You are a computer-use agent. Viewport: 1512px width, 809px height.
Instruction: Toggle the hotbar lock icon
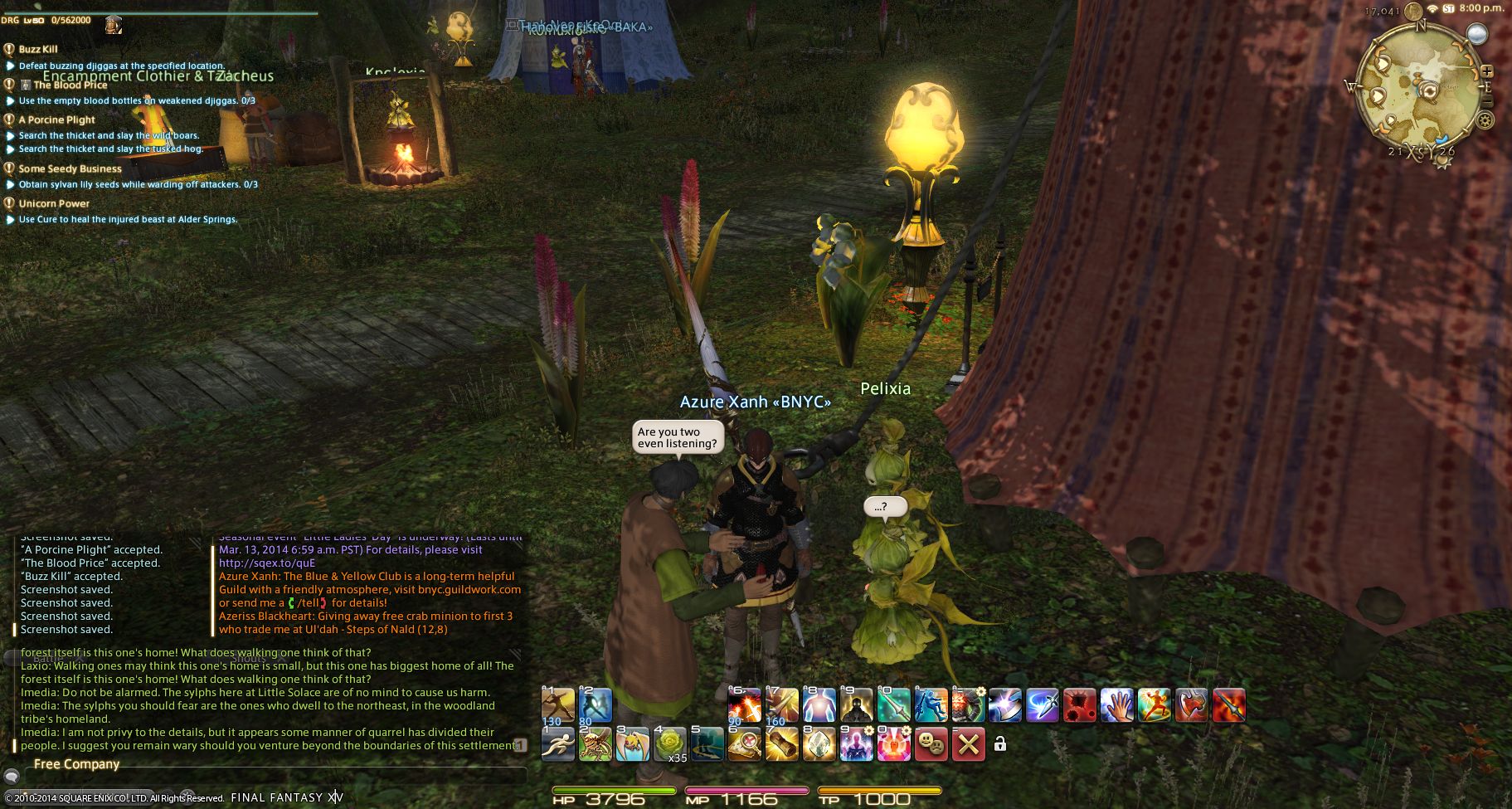[1000, 744]
